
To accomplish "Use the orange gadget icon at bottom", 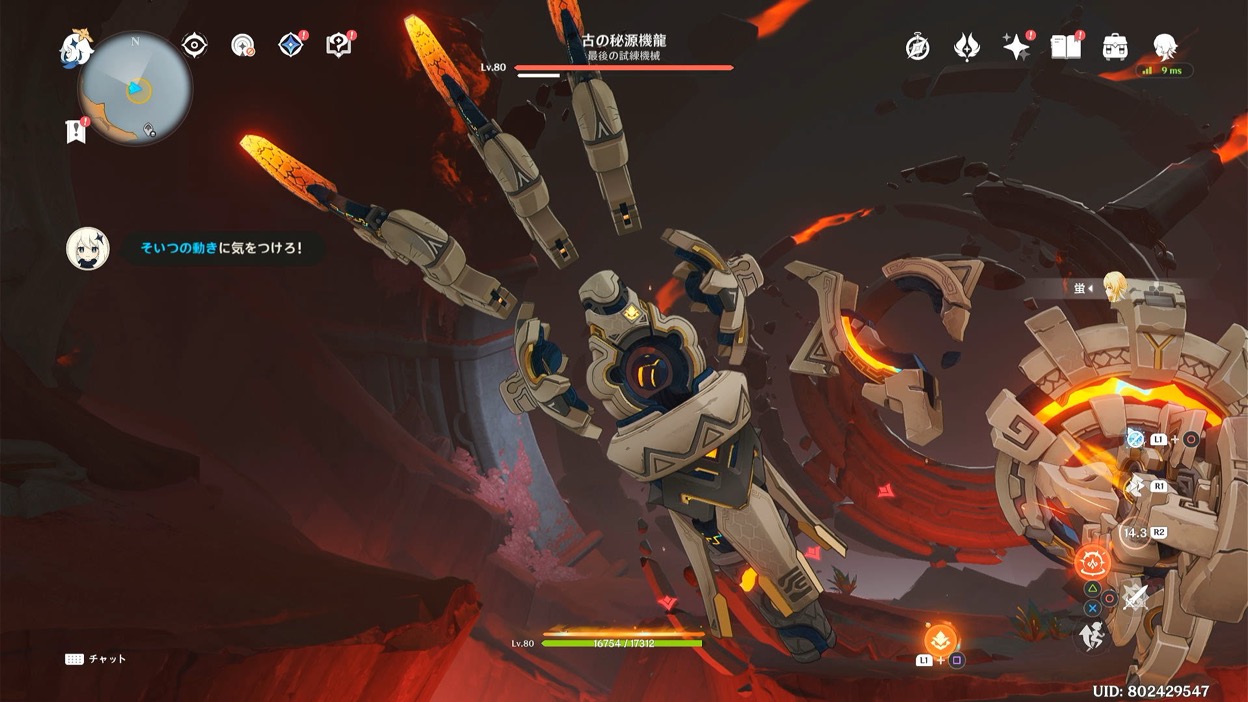I will point(940,638).
